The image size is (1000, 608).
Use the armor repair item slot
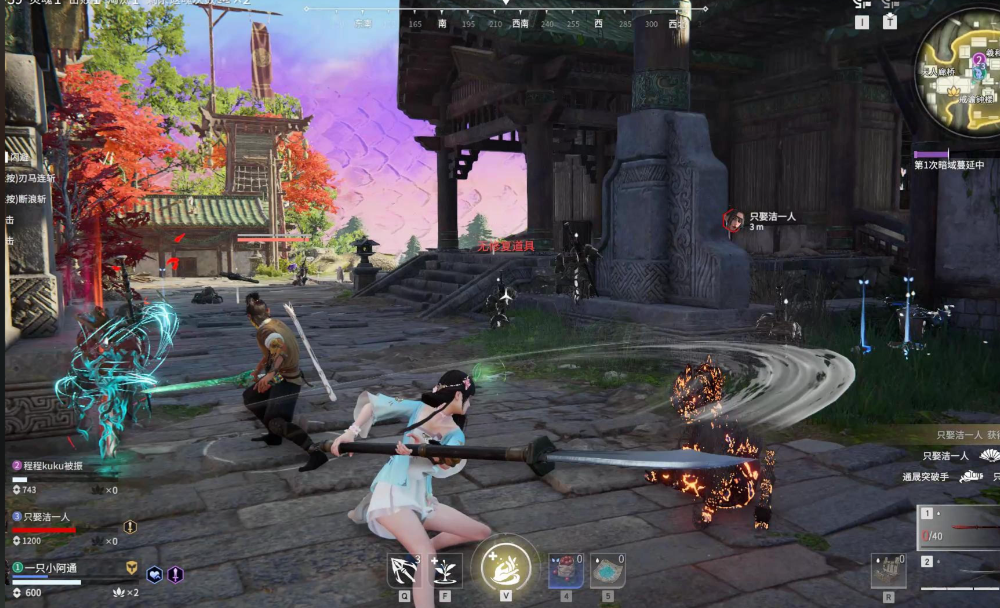[887, 570]
